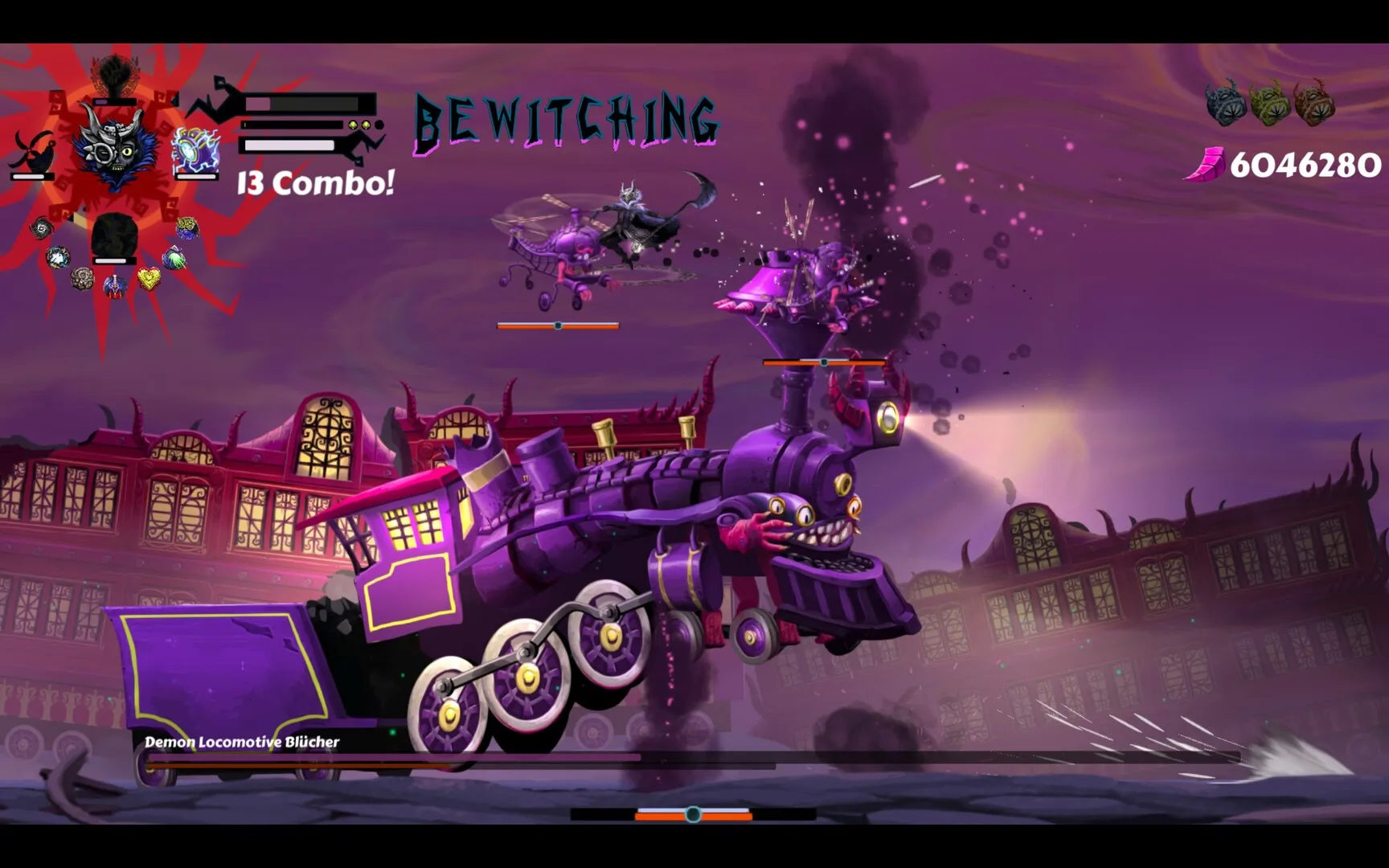Select the green demon head trophy icon
The height and width of the screenshot is (868, 1389).
pyautogui.click(x=1270, y=104)
